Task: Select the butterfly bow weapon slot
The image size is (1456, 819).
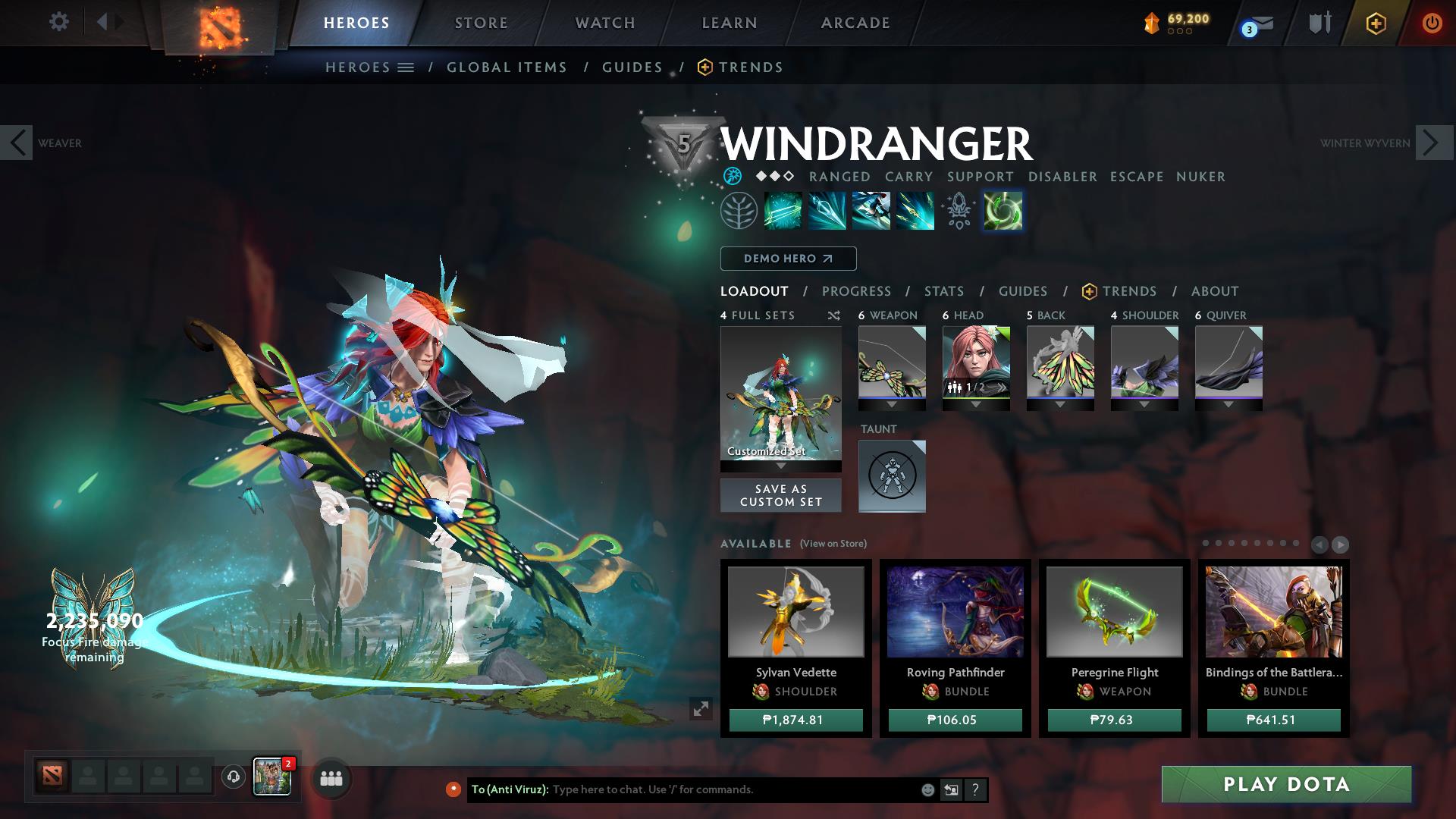Action: [x=892, y=362]
